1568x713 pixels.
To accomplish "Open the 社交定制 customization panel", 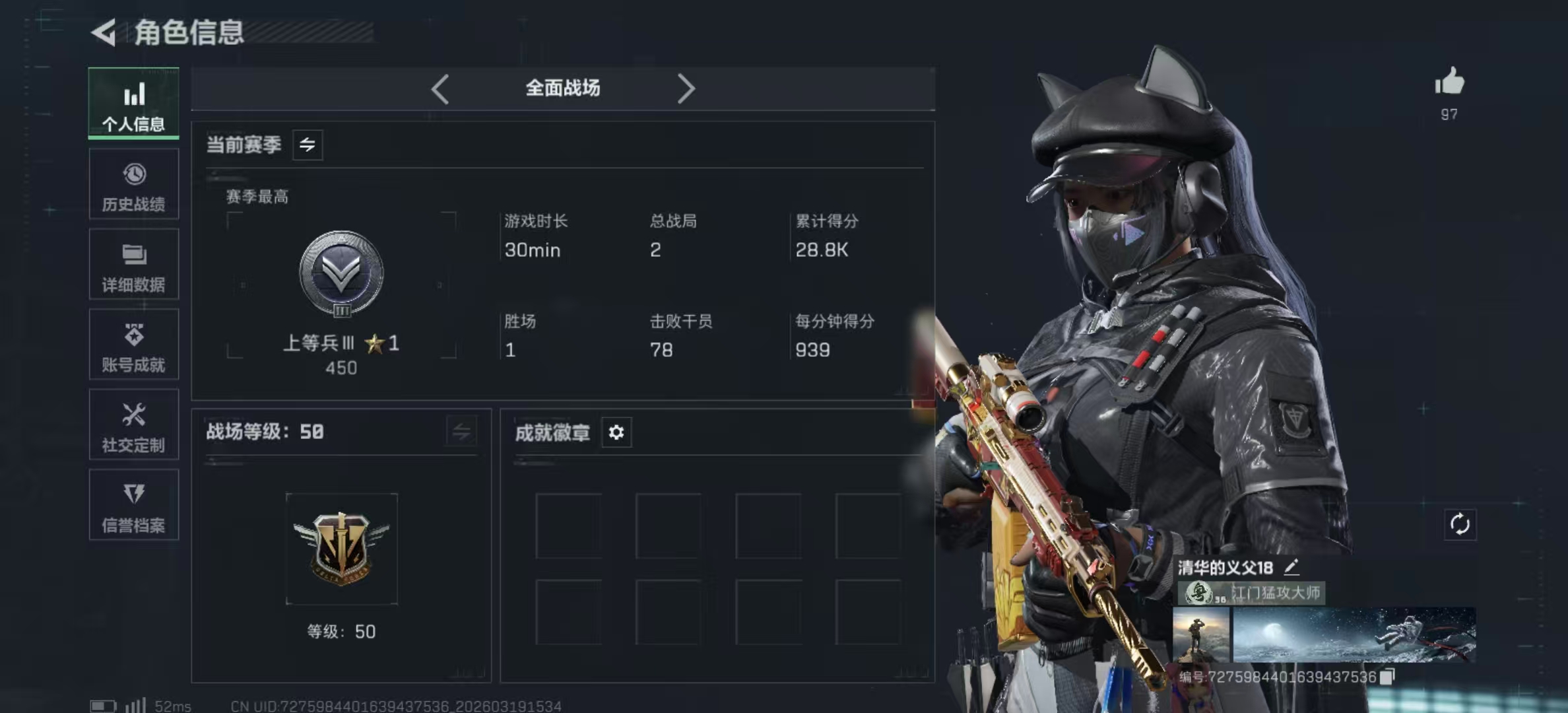I will (x=134, y=426).
